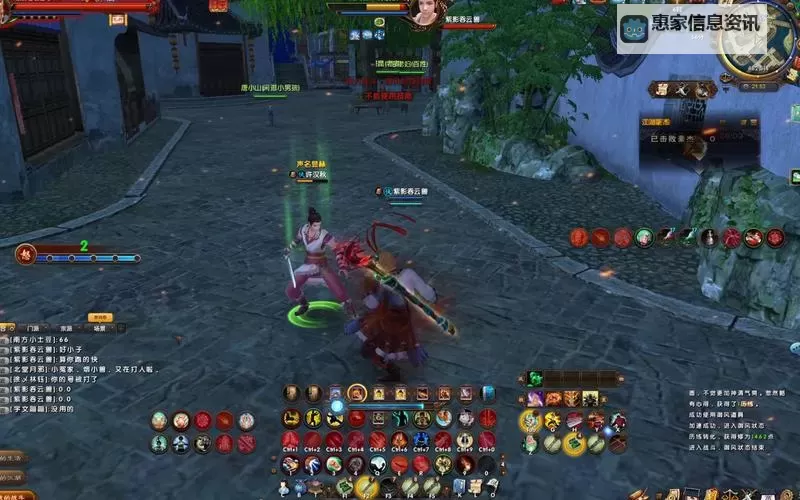Select the target portrait at top center
This screenshot has height=500, width=800.
[x=426, y=13]
